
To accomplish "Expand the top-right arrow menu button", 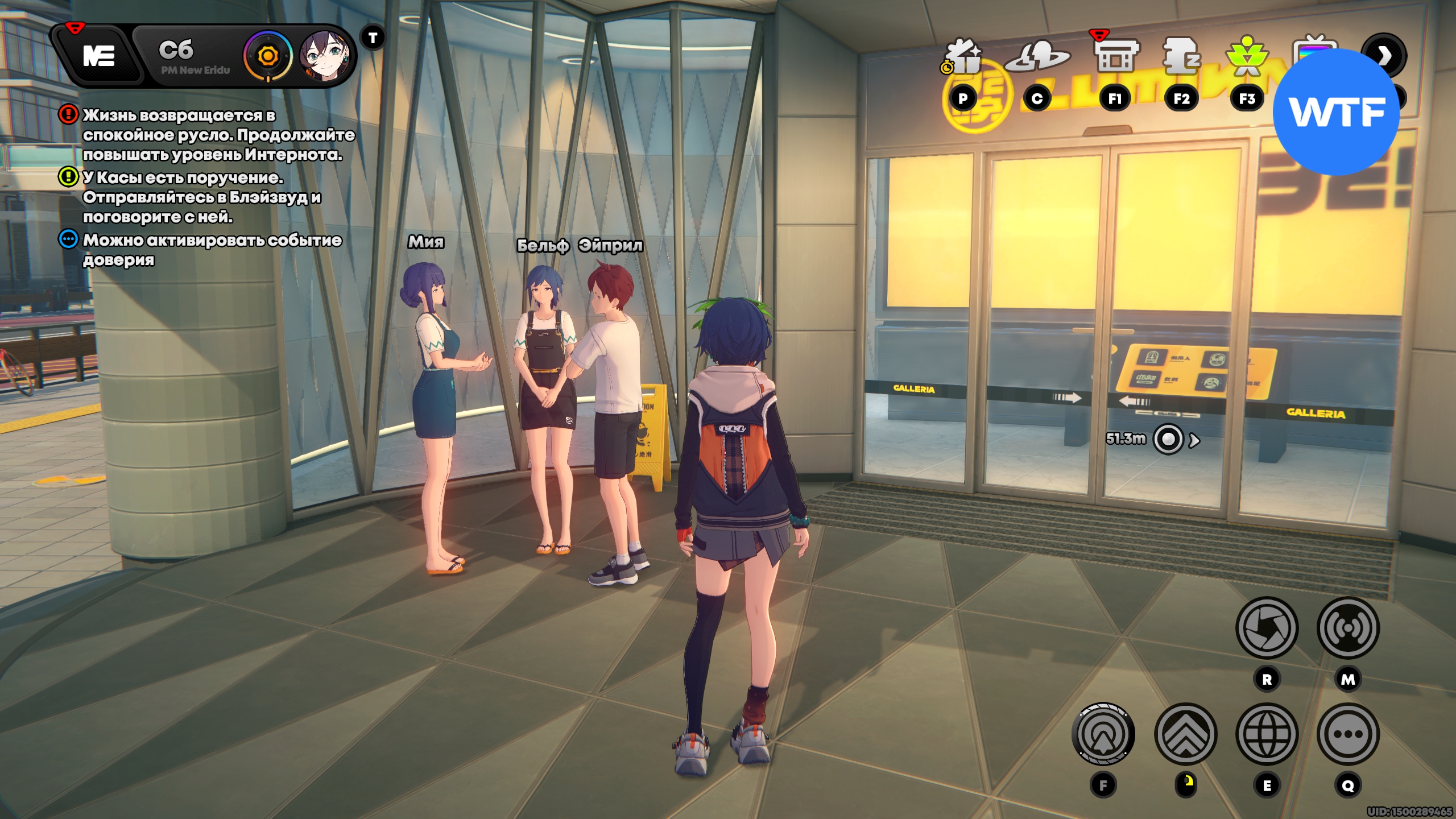I will pos(1383,55).
